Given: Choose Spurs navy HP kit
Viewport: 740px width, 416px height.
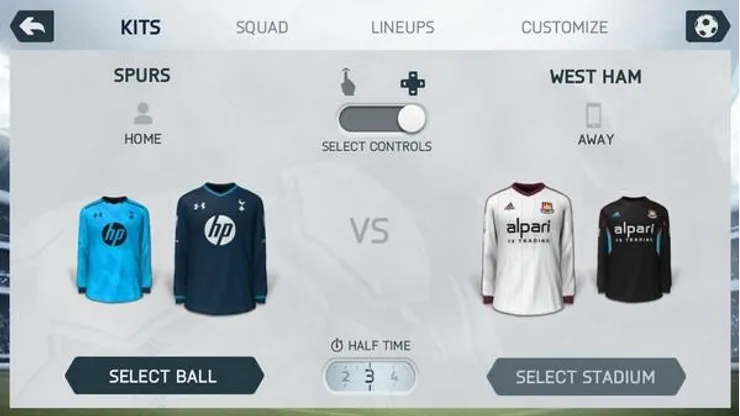Looking at the screenshot, I should pyautogui.click(x=219, y=245).
